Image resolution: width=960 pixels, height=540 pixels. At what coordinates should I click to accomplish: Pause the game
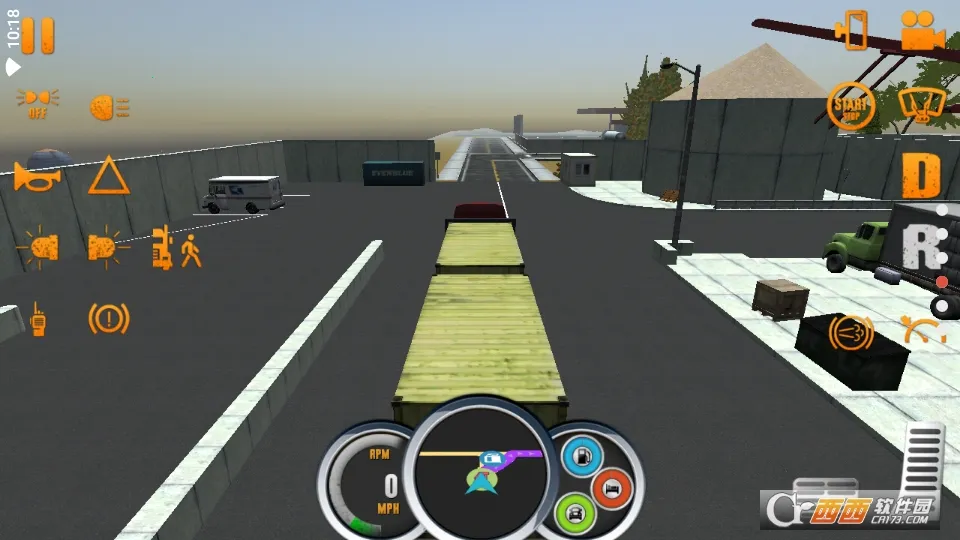click(37, 35)
